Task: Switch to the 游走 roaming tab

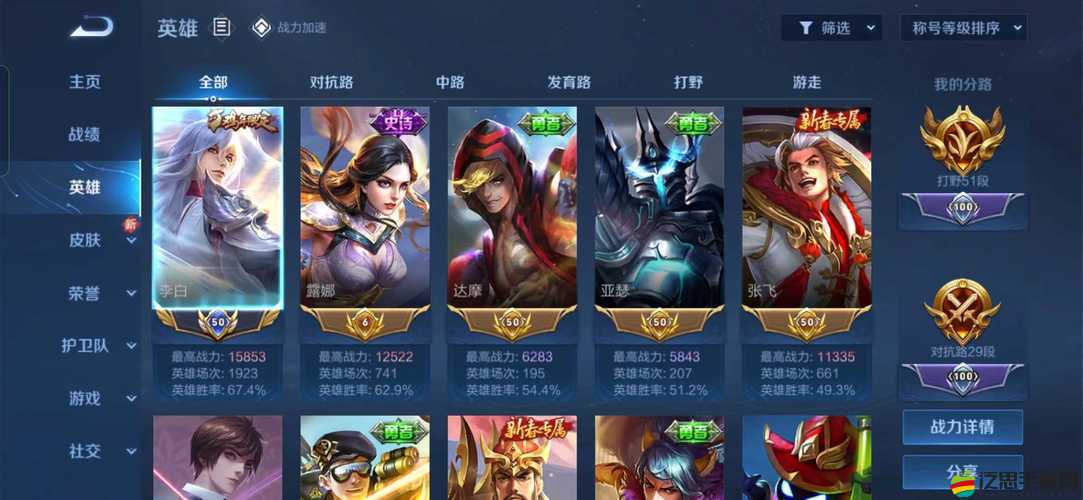Action: point(807,82)
